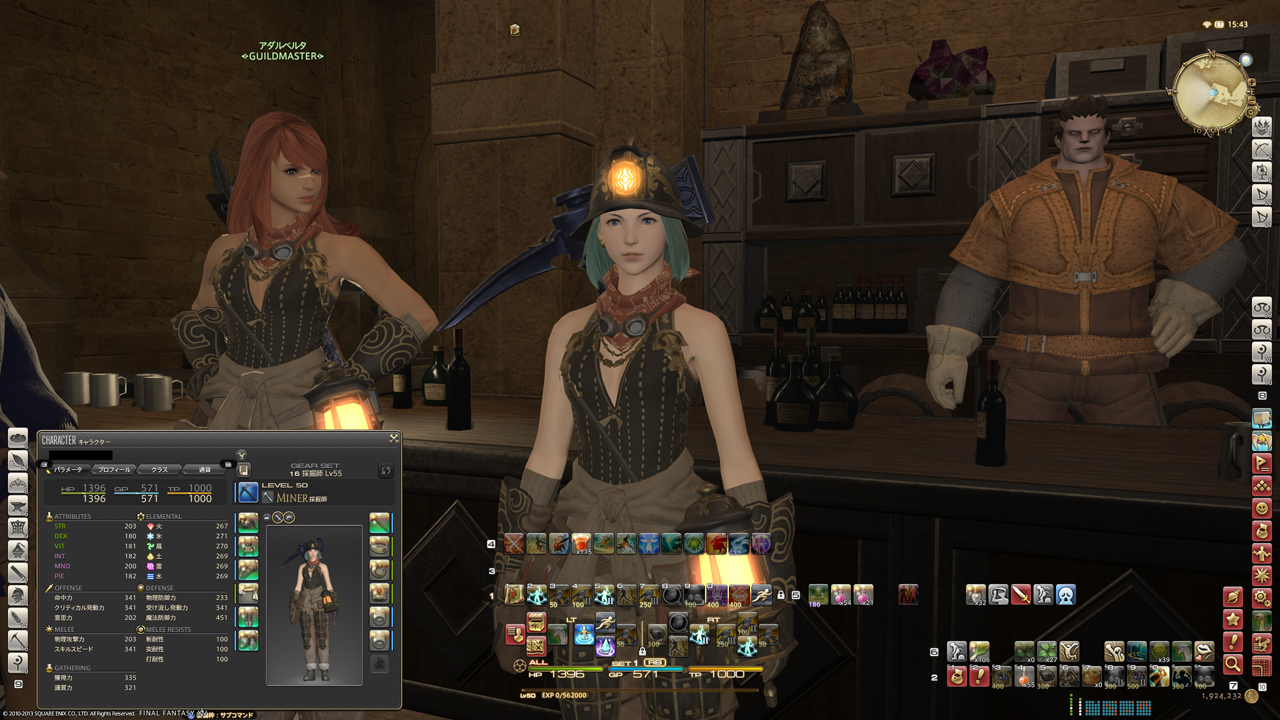Select the パラメータ tab
The image size is (1280, 720).
point(68,469)
